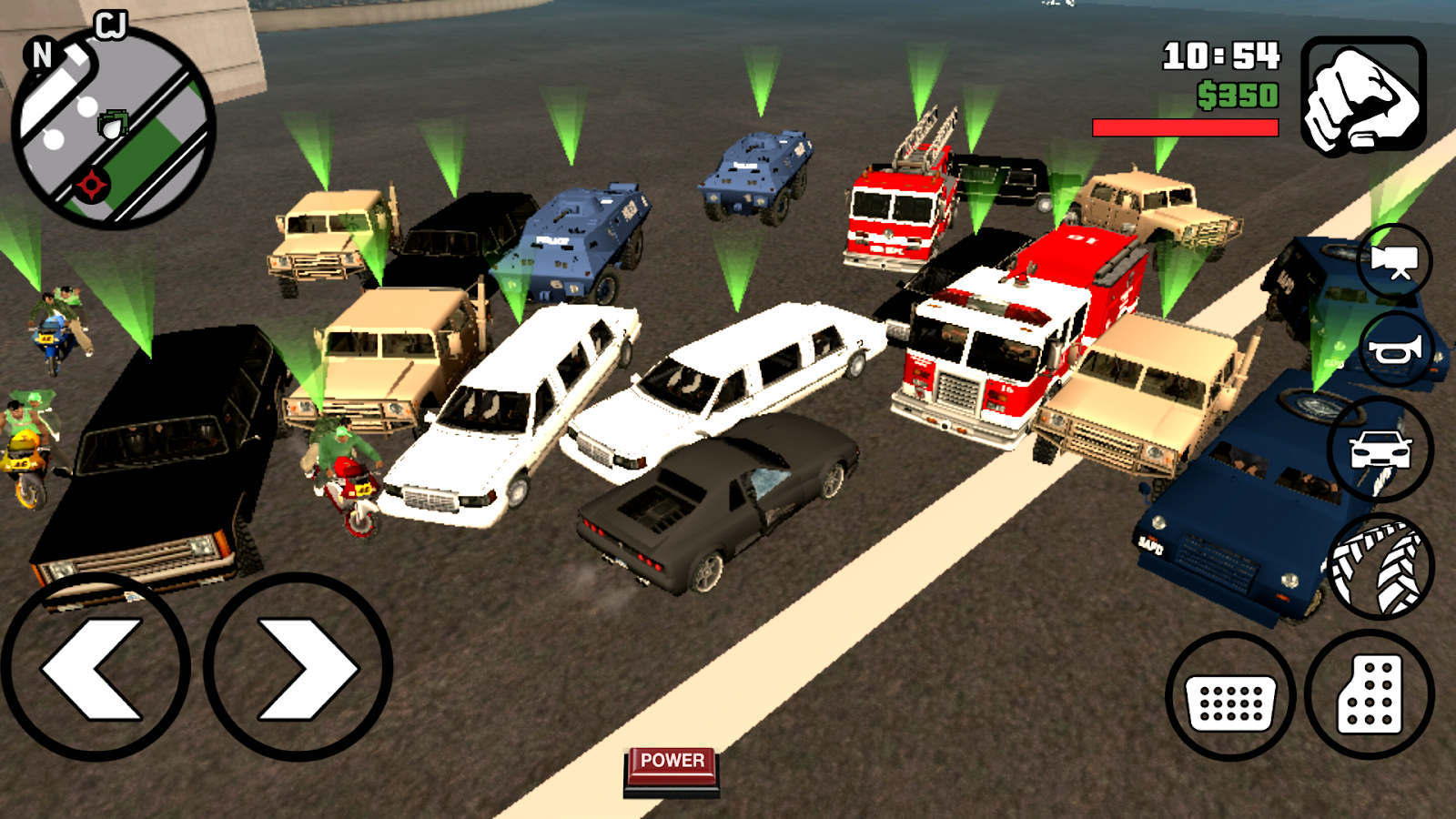1456x819 pixels.
Task: Tap the enter vehicle car icon
Action: (x=1379, y=447)
